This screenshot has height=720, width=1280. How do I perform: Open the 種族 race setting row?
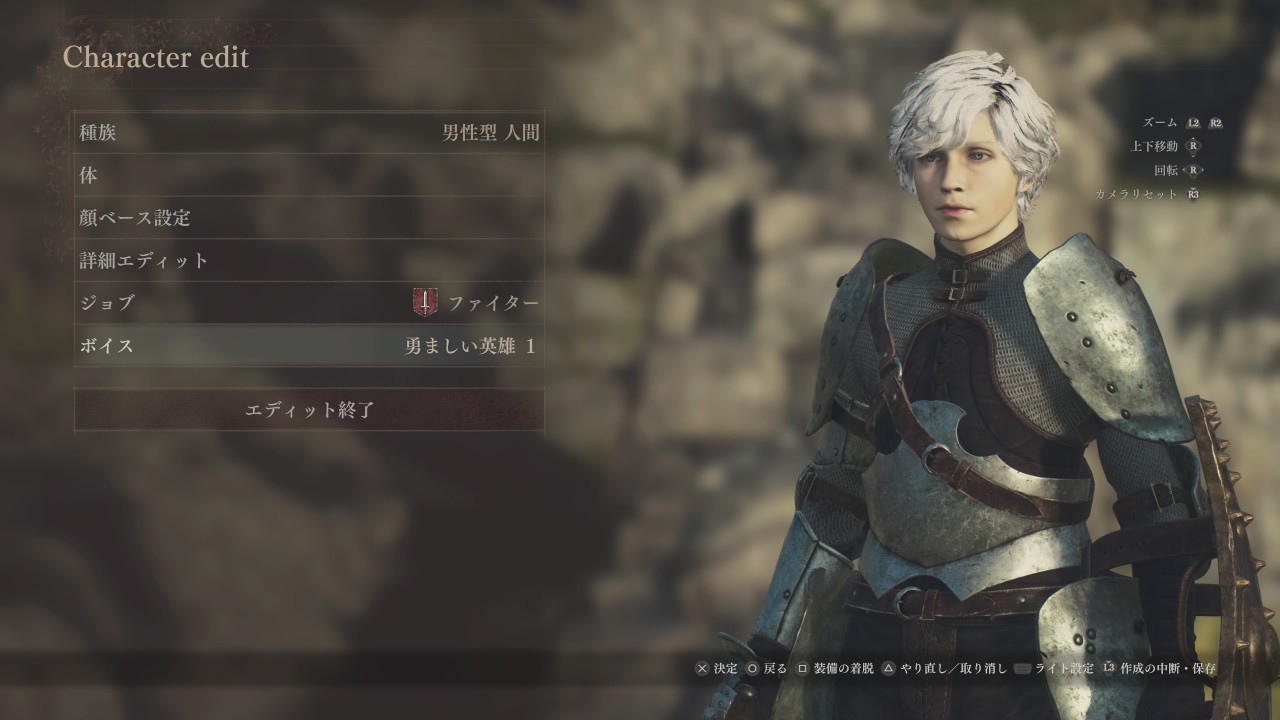309,132
